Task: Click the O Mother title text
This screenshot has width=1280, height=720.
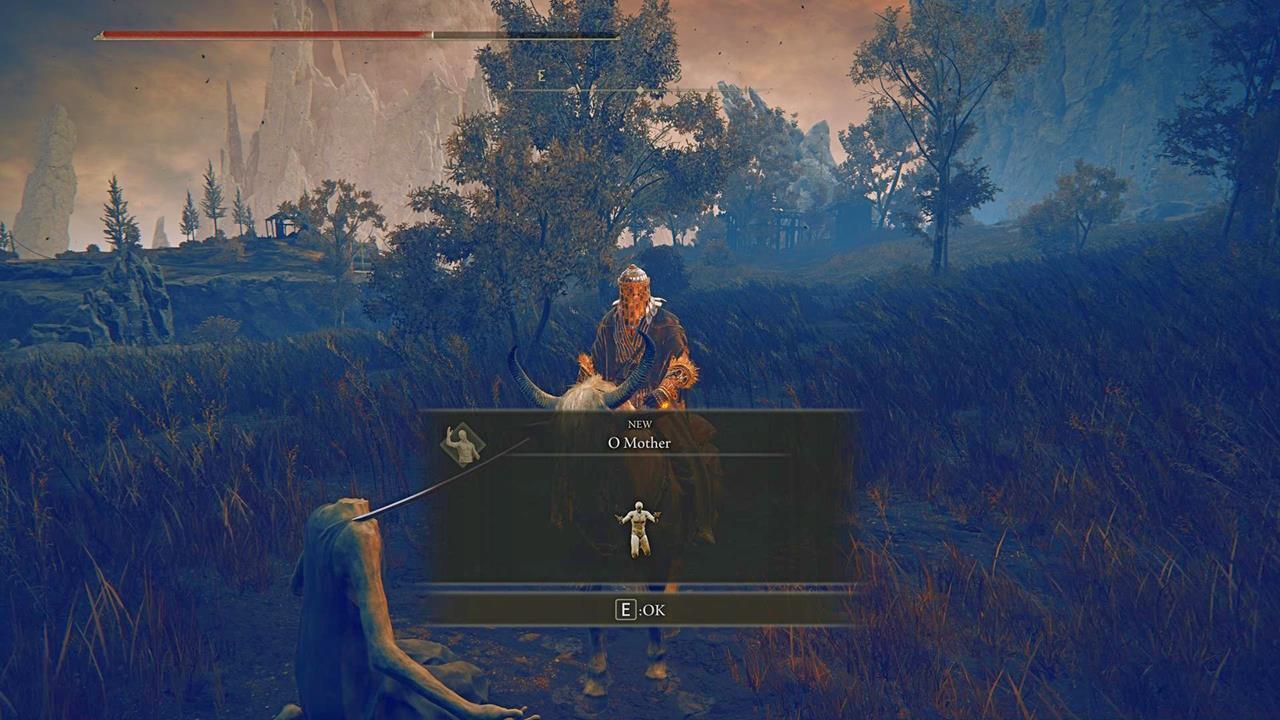Action: coord(641,443)
